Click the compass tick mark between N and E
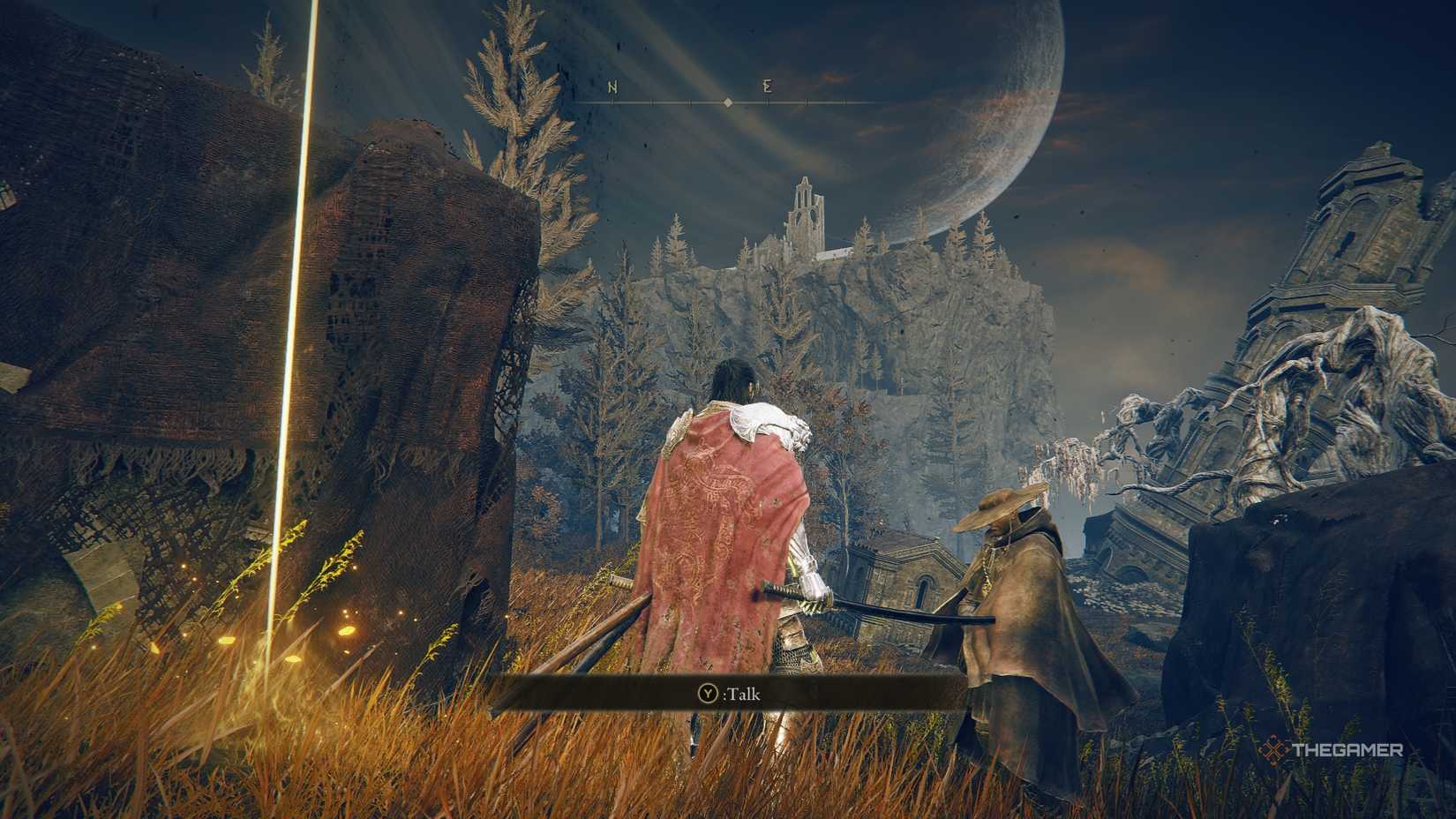 690,102
